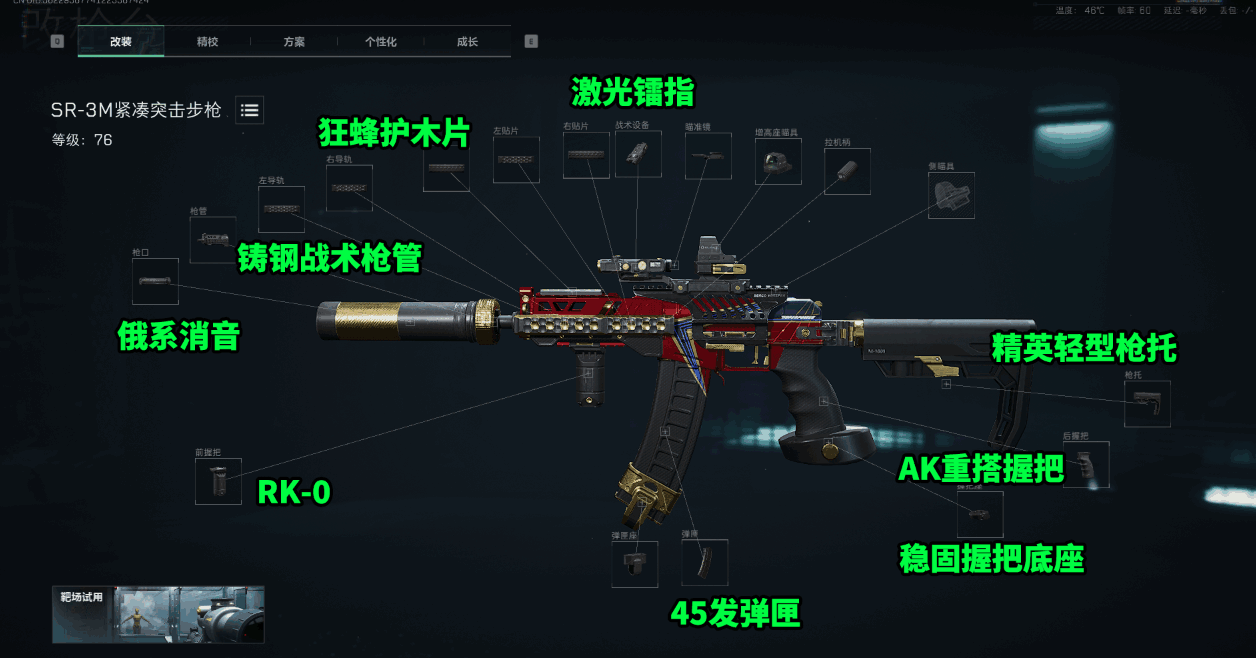Screen dimensions: 1256x658
Task: Select the 方案 tab
Action: [x=294, y=42]
